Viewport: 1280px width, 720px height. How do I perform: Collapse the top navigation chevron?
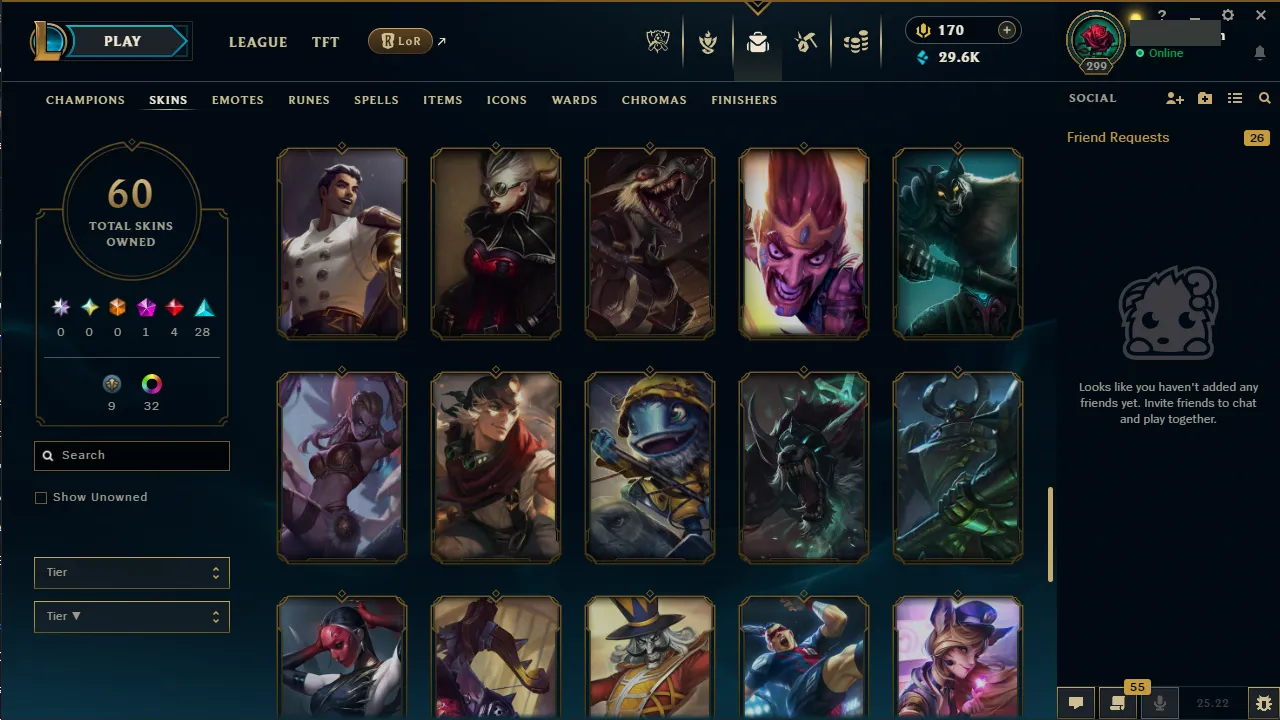[758, 8]
